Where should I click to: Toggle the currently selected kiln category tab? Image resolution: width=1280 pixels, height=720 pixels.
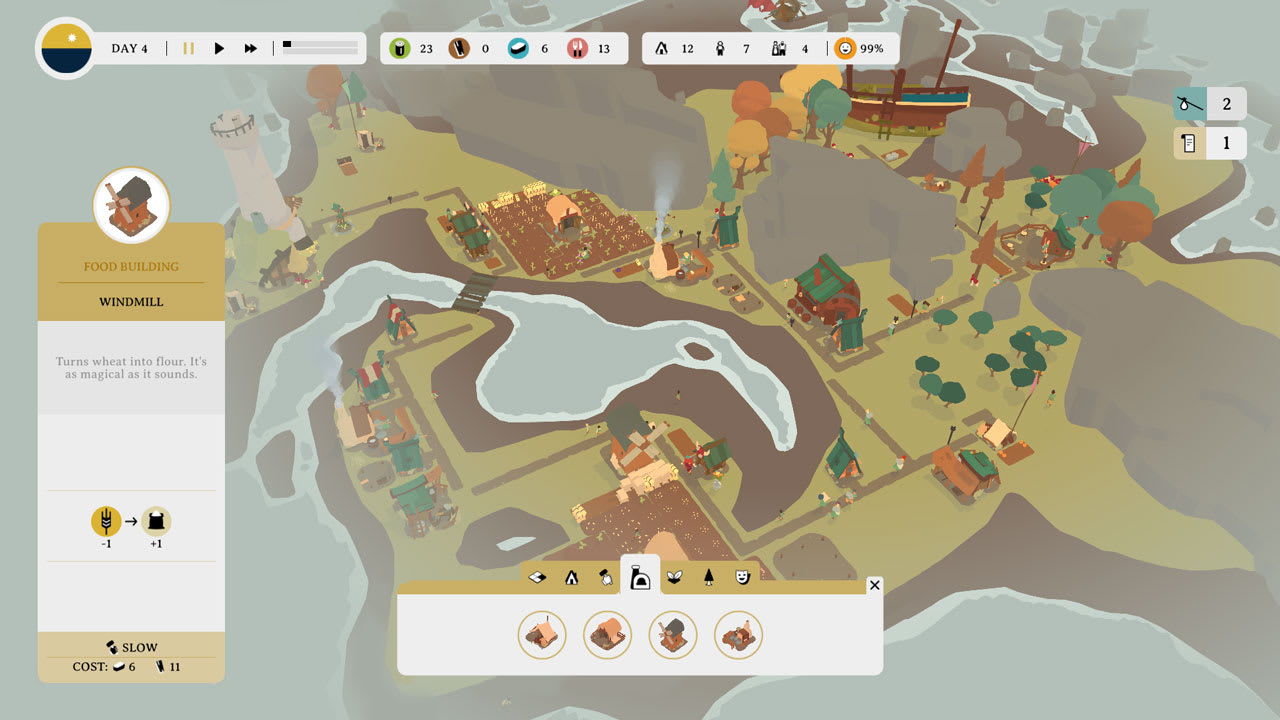(642, 577)
